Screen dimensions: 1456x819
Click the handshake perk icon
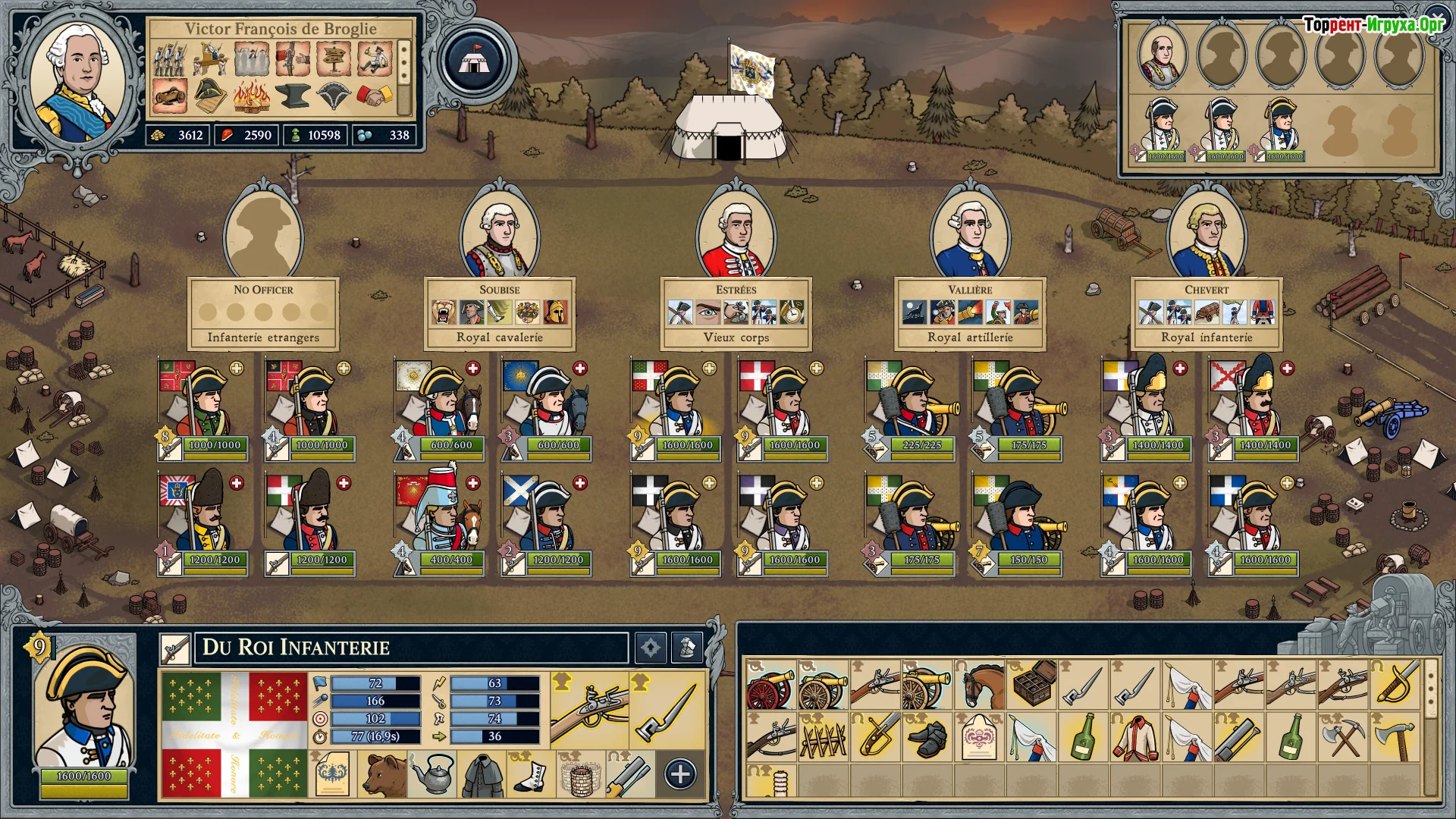[375, 96]
